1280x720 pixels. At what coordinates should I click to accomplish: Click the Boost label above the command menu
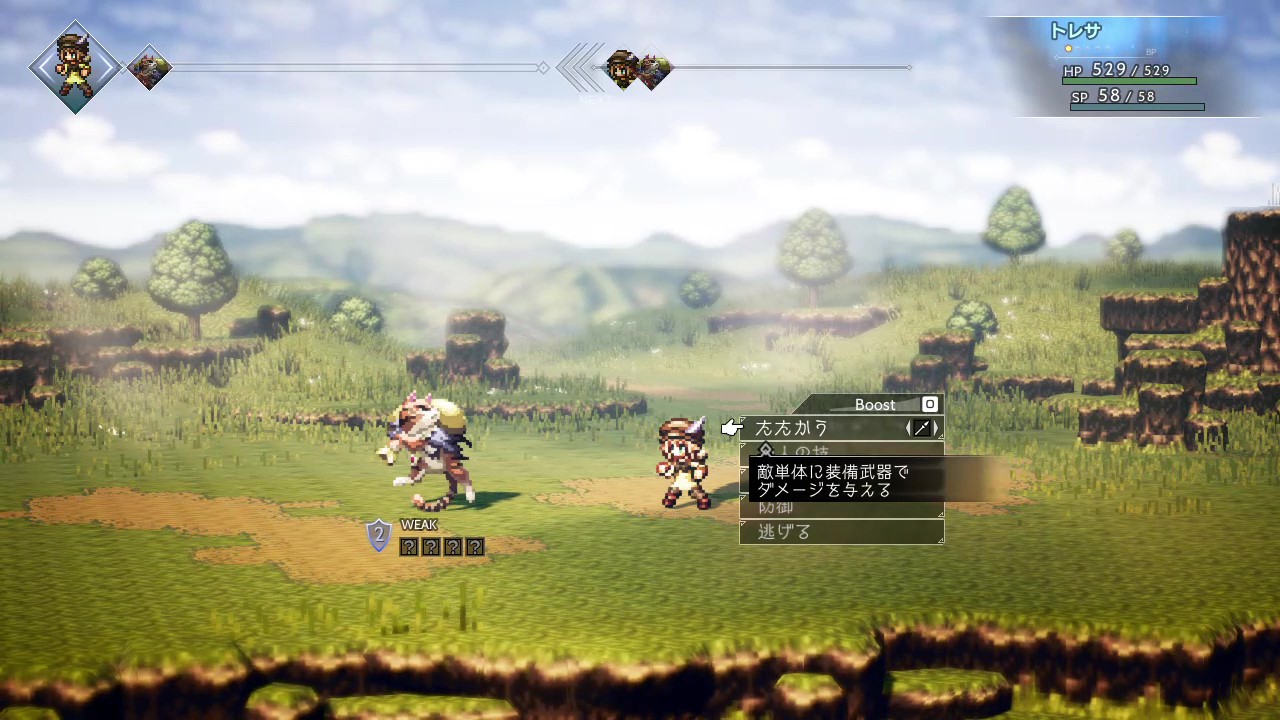pos(875,405)
